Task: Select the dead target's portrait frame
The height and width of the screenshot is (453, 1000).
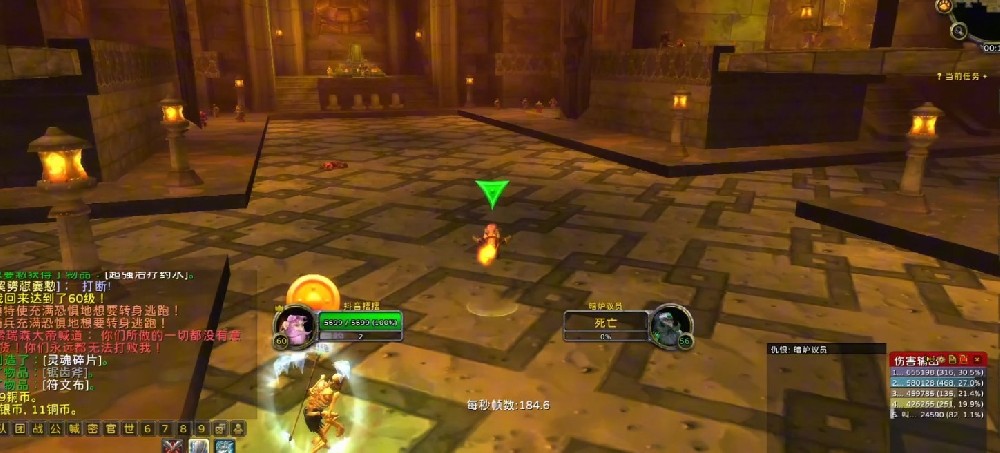Action: point(670,325)
